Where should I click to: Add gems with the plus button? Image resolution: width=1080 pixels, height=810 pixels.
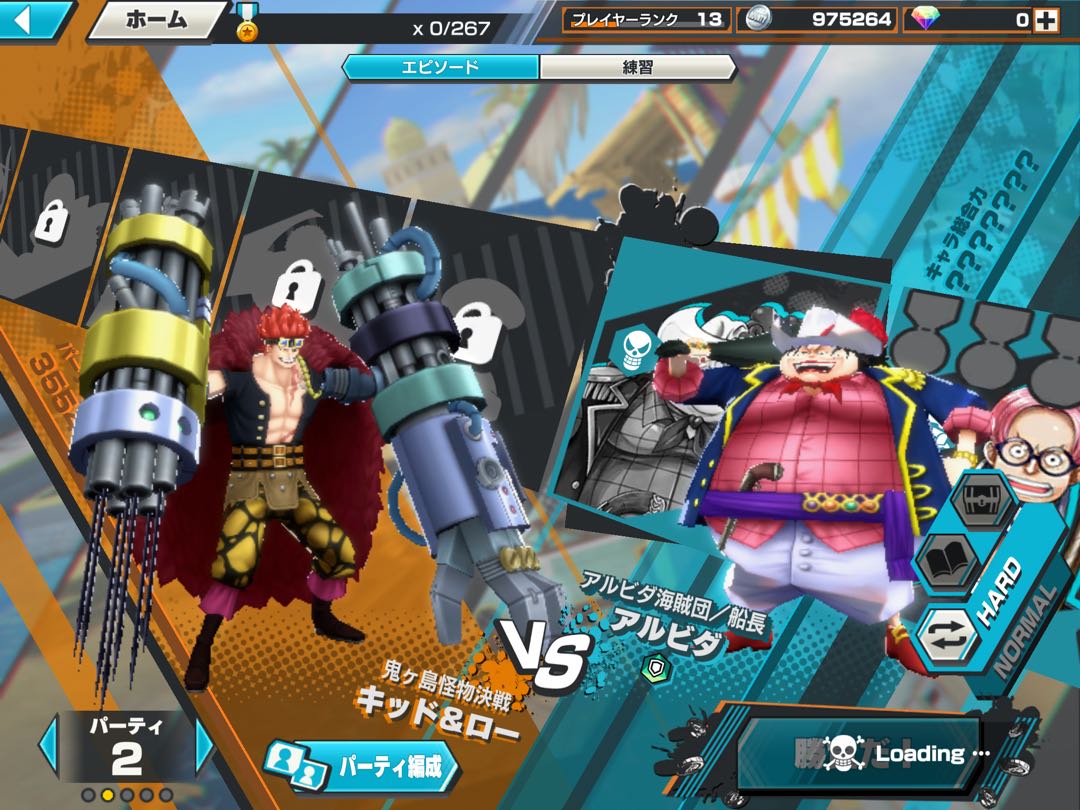click(1049, 19)
